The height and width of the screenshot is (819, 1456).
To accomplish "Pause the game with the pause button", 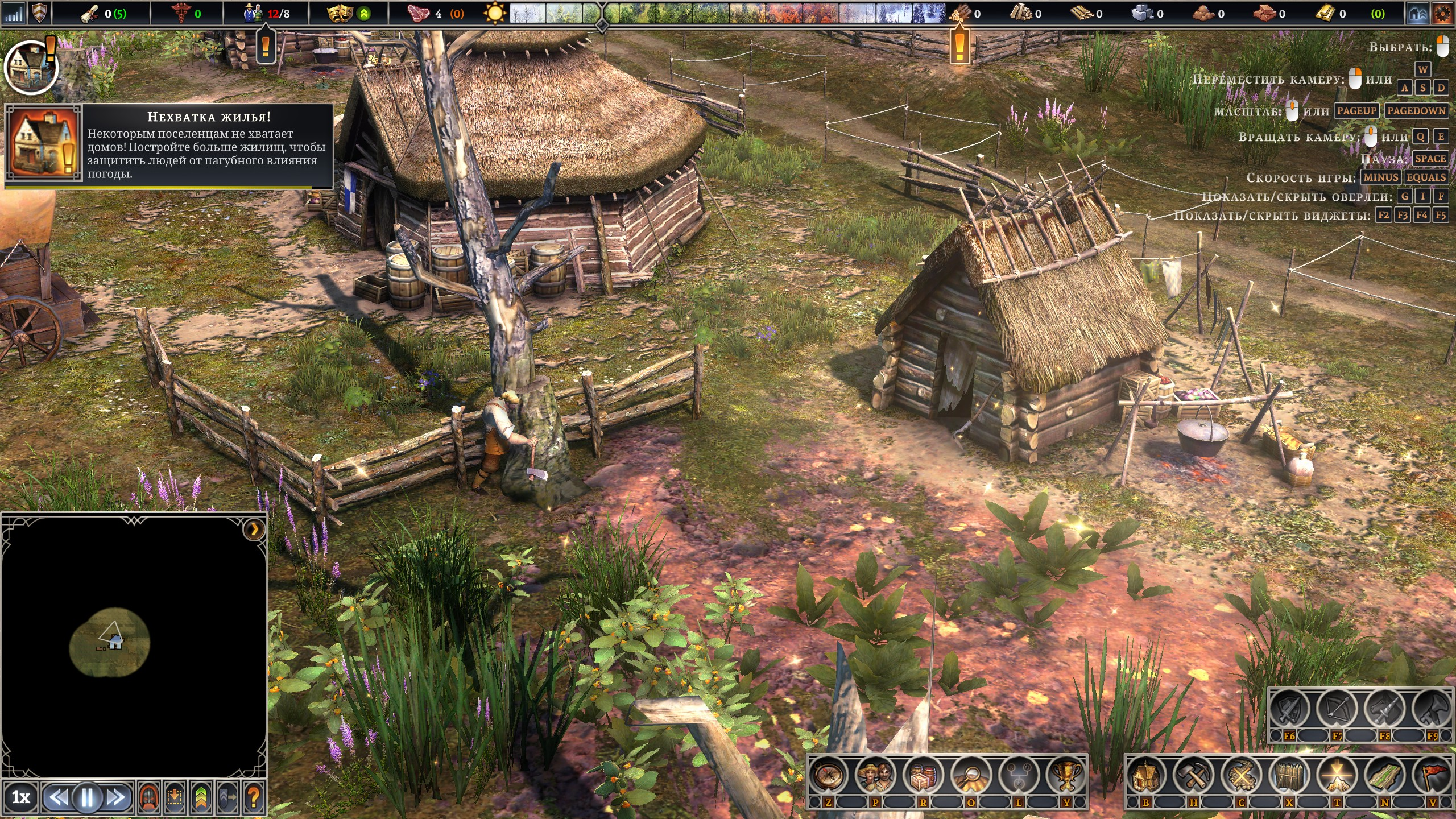I will [x=87, y=797].
